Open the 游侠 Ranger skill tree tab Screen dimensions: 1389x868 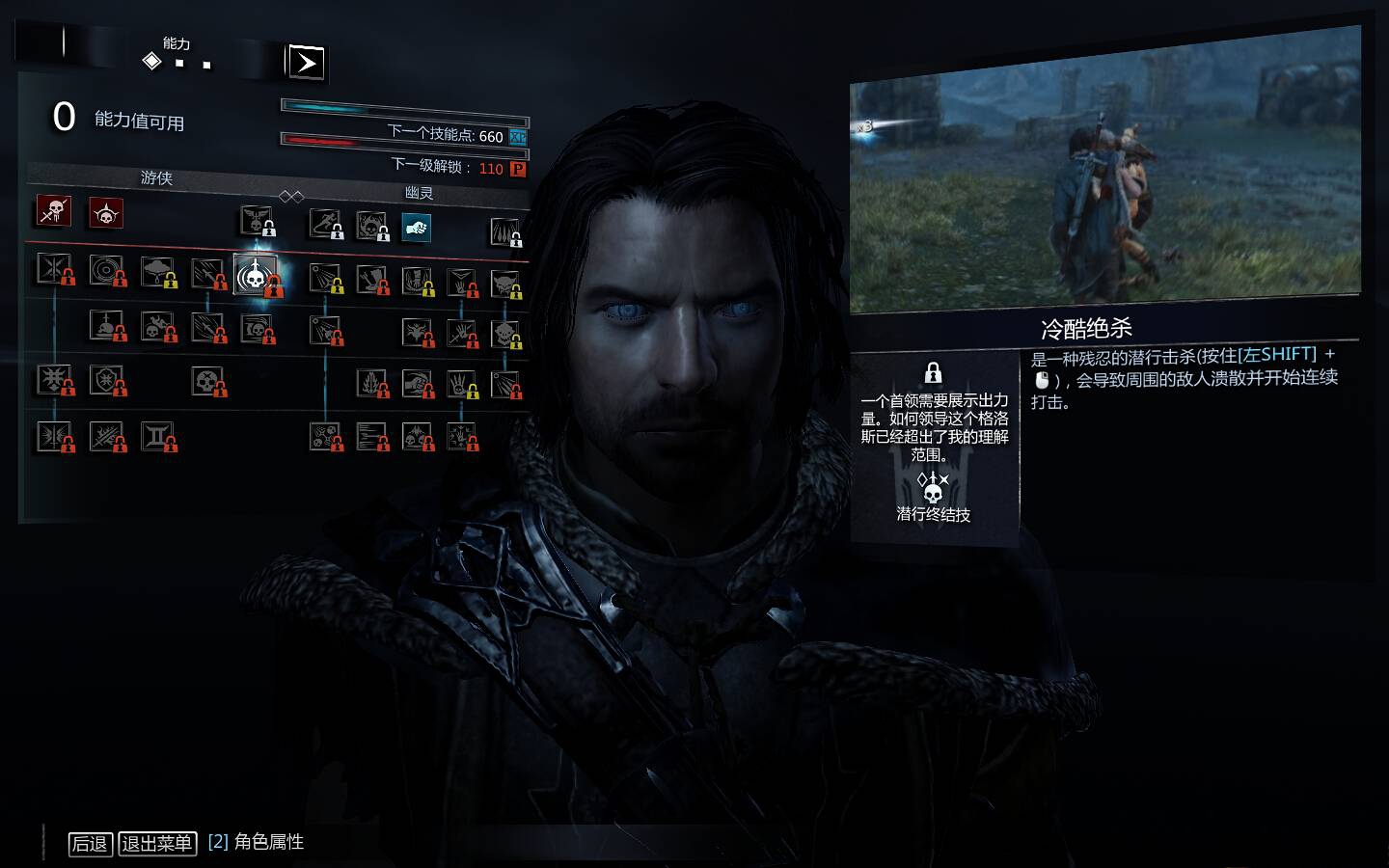pos(156,179)
